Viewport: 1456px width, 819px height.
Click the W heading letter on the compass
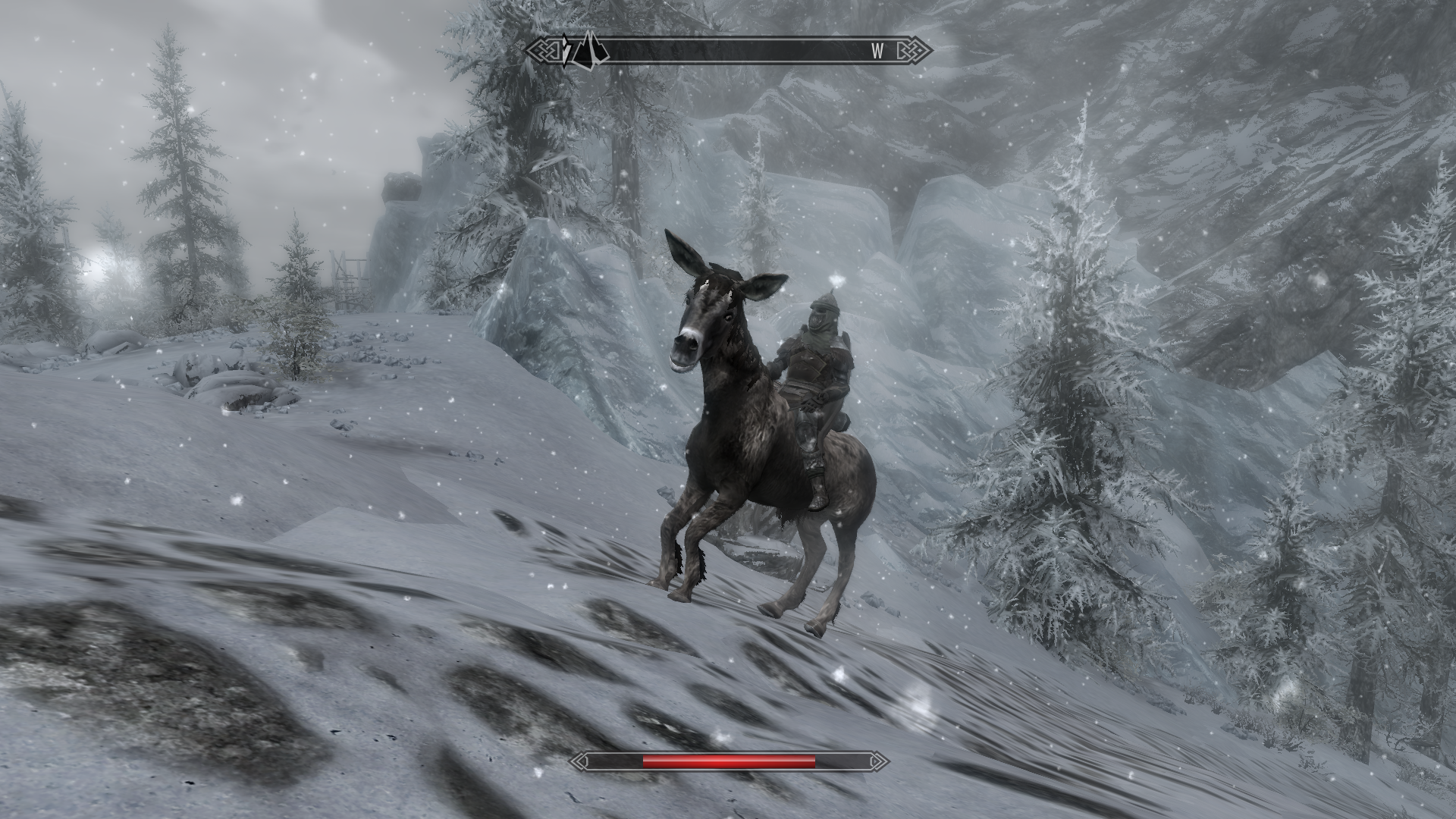[877, 51]
